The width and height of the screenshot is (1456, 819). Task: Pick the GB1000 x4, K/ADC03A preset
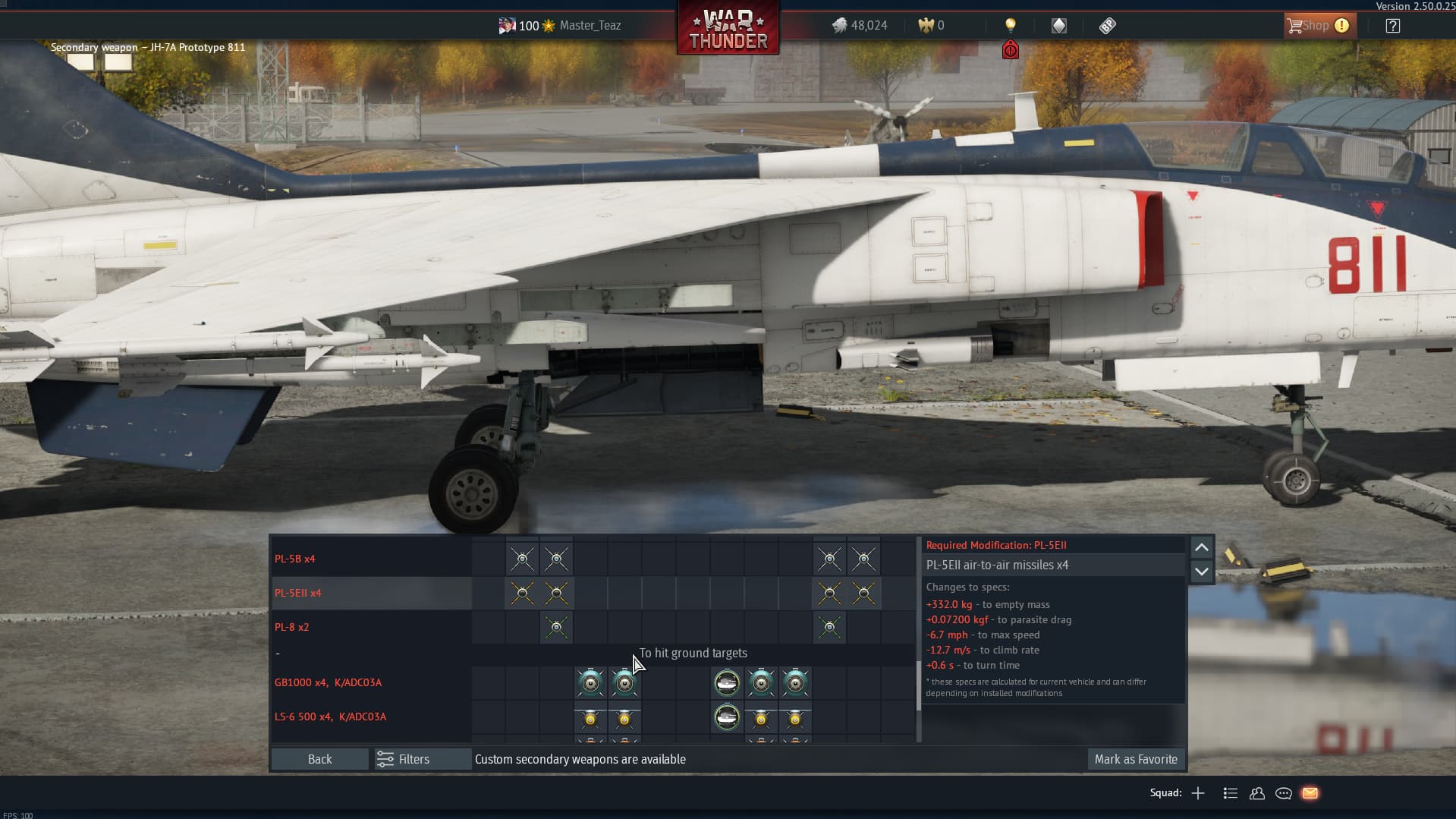(x=328, y=682)
